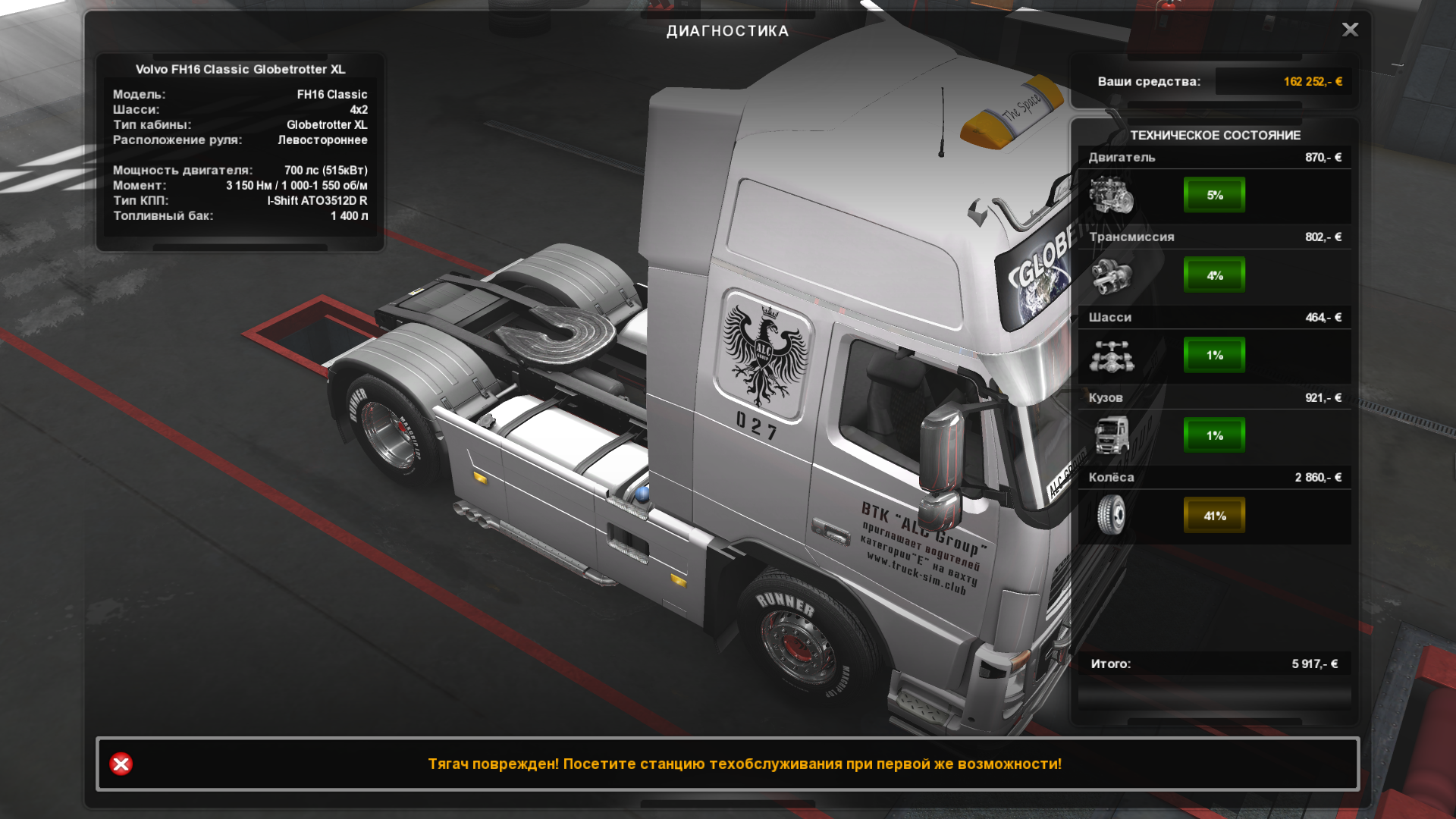Screen dimensions: 1456x819
Task: Choose the transmission 4% damage button
Action: [x=1214, y=275]
